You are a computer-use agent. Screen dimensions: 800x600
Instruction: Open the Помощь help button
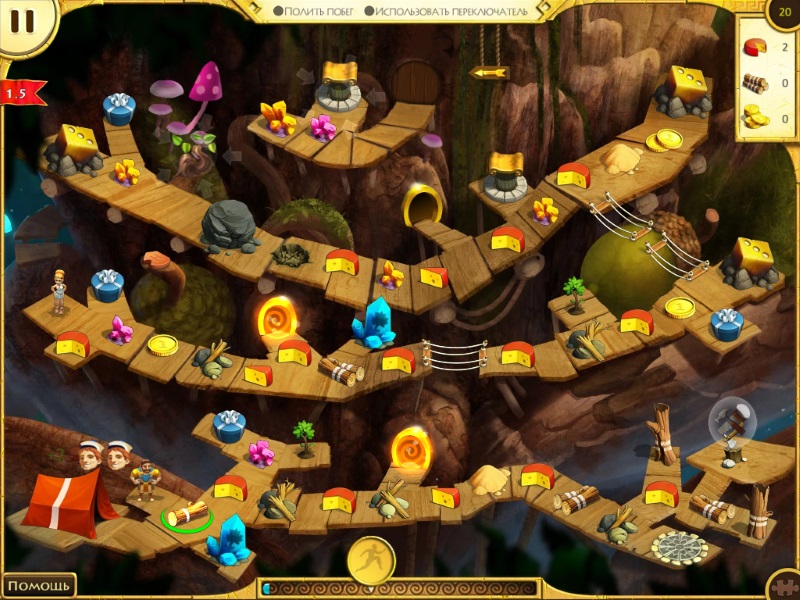[x=38, y=585]
